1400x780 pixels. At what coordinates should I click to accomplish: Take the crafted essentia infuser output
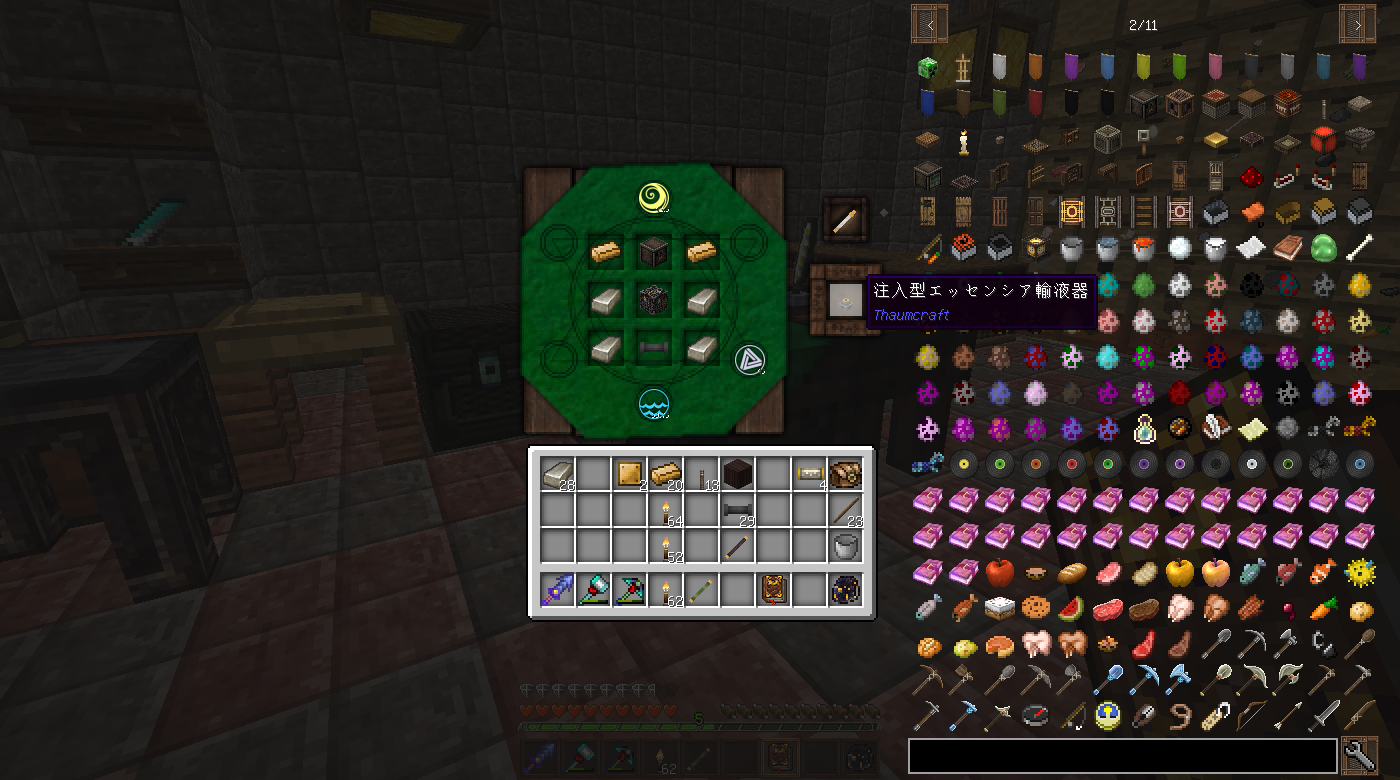pyautogui.click(x=845, y=299)
